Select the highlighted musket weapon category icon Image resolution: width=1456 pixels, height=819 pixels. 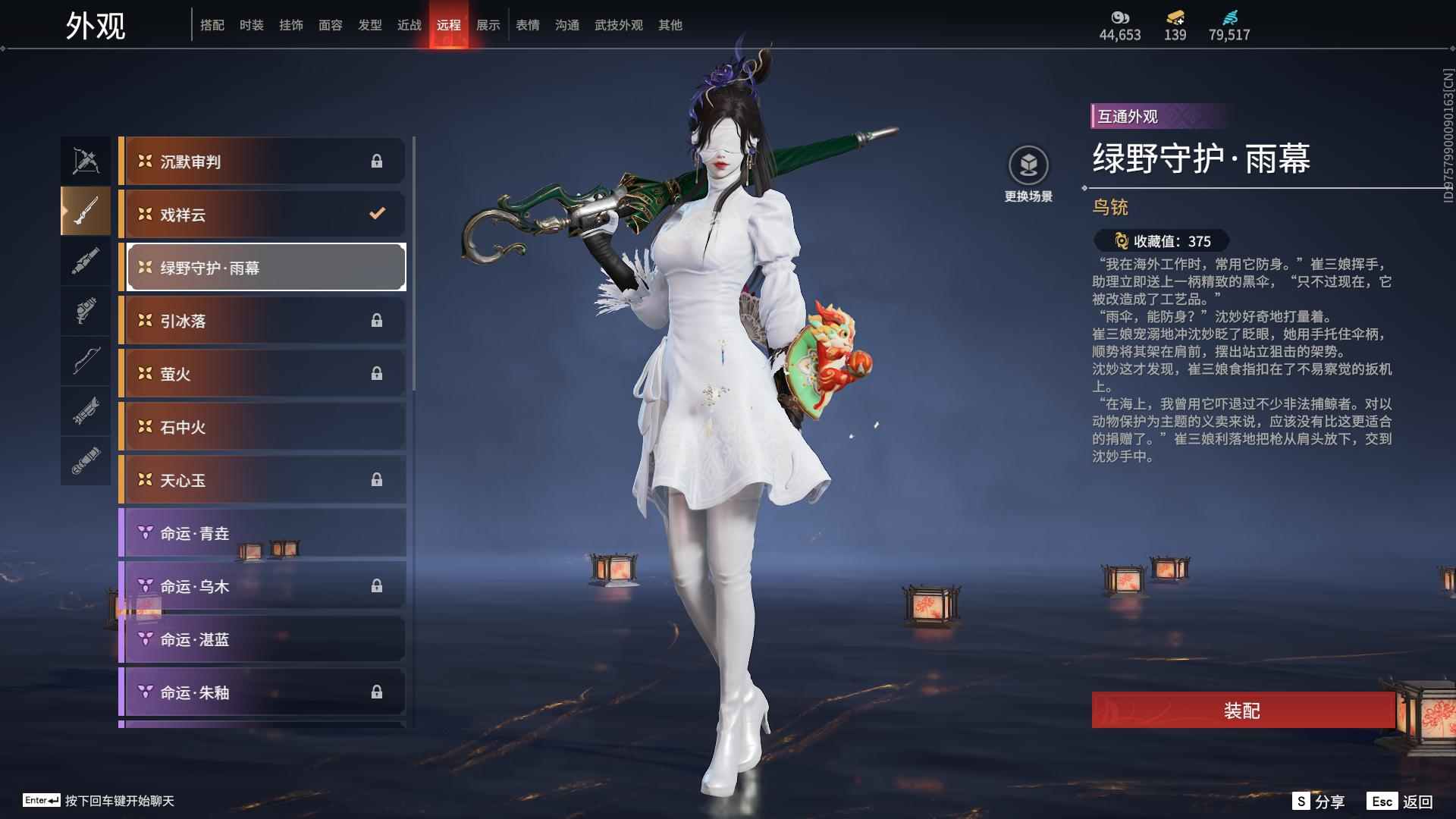coord(86,210)
